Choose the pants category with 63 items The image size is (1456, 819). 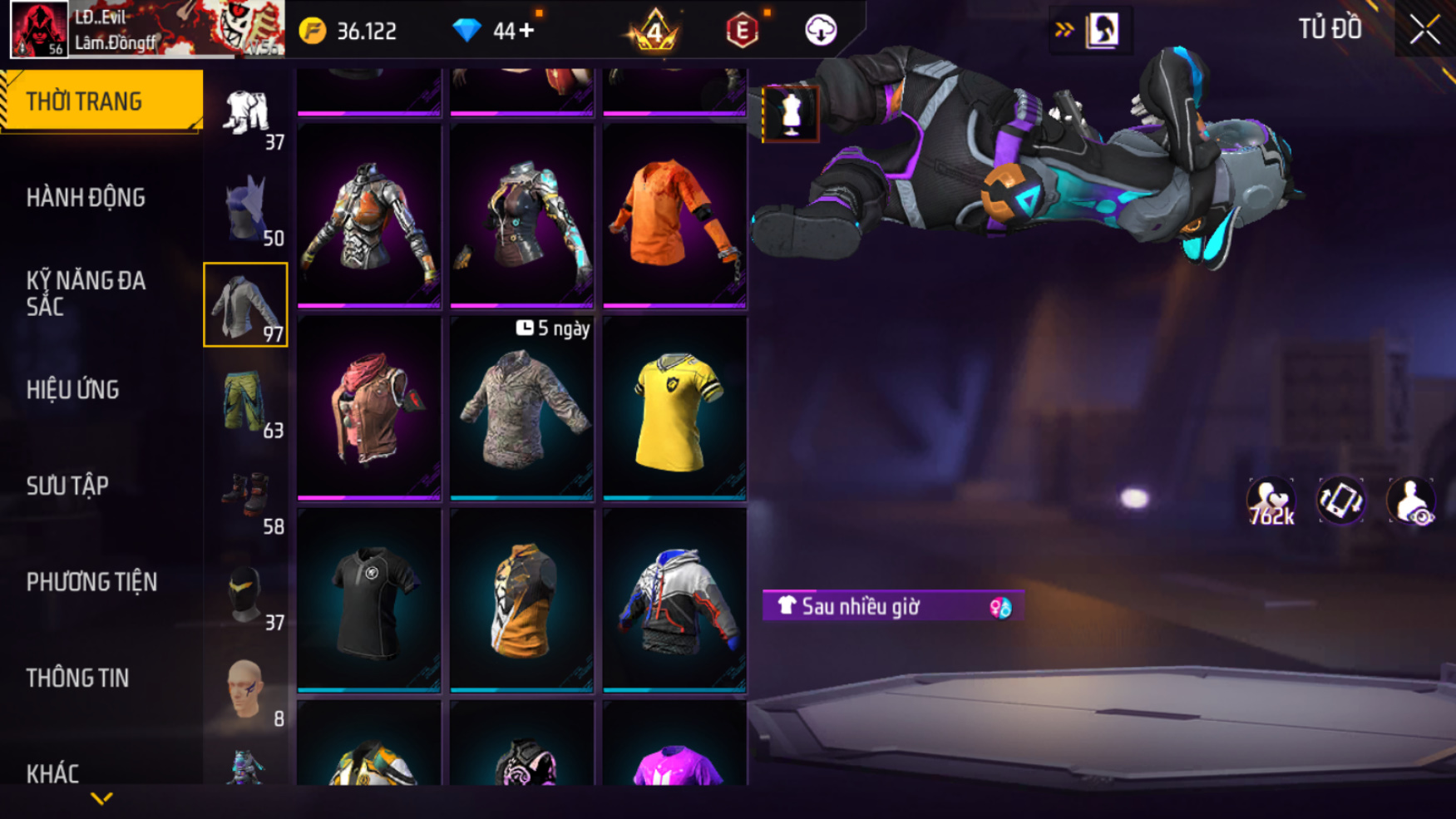[x=246, y=402]
